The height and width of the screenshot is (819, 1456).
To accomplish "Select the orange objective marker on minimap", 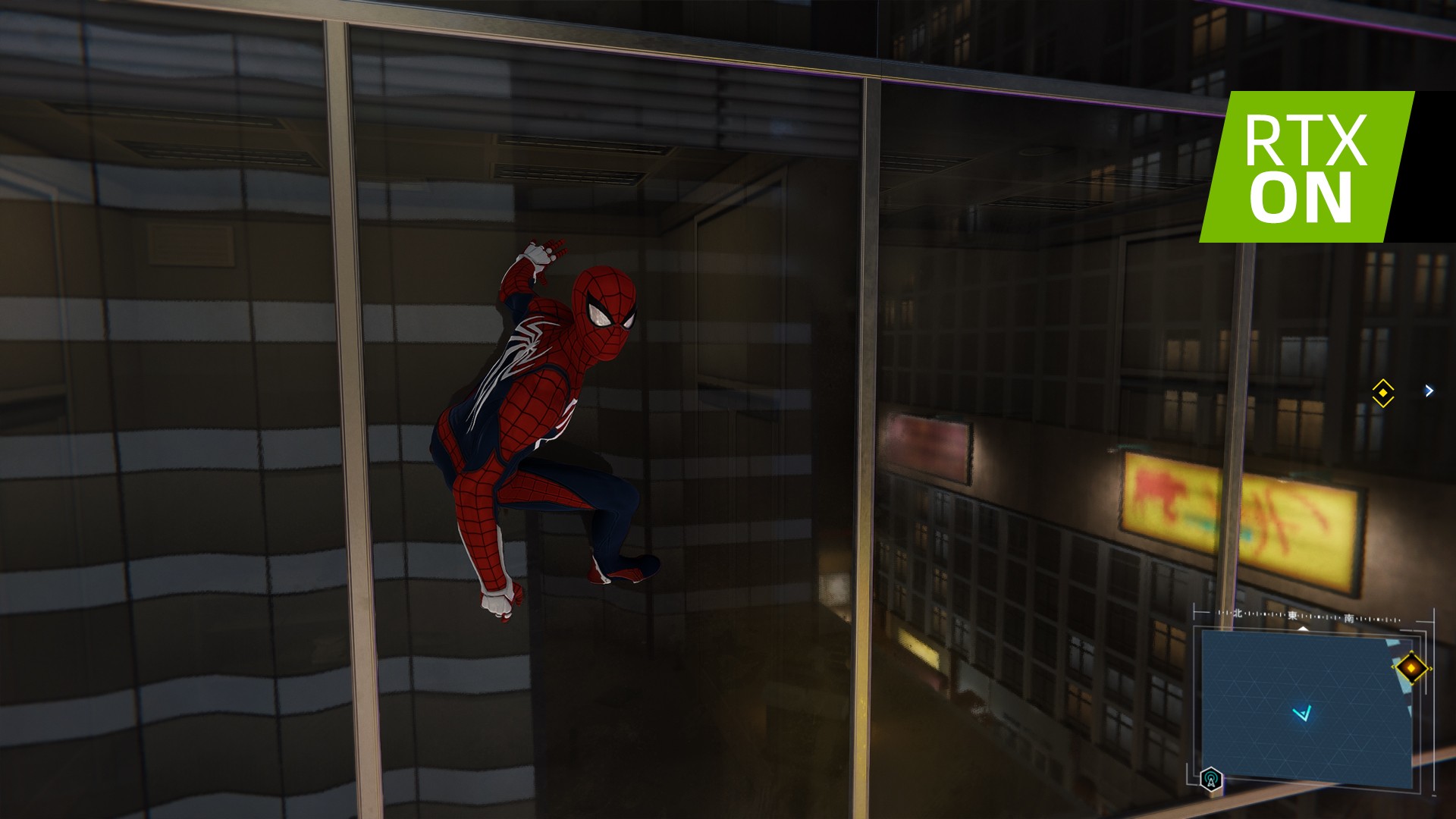I will pos(1411,668).
